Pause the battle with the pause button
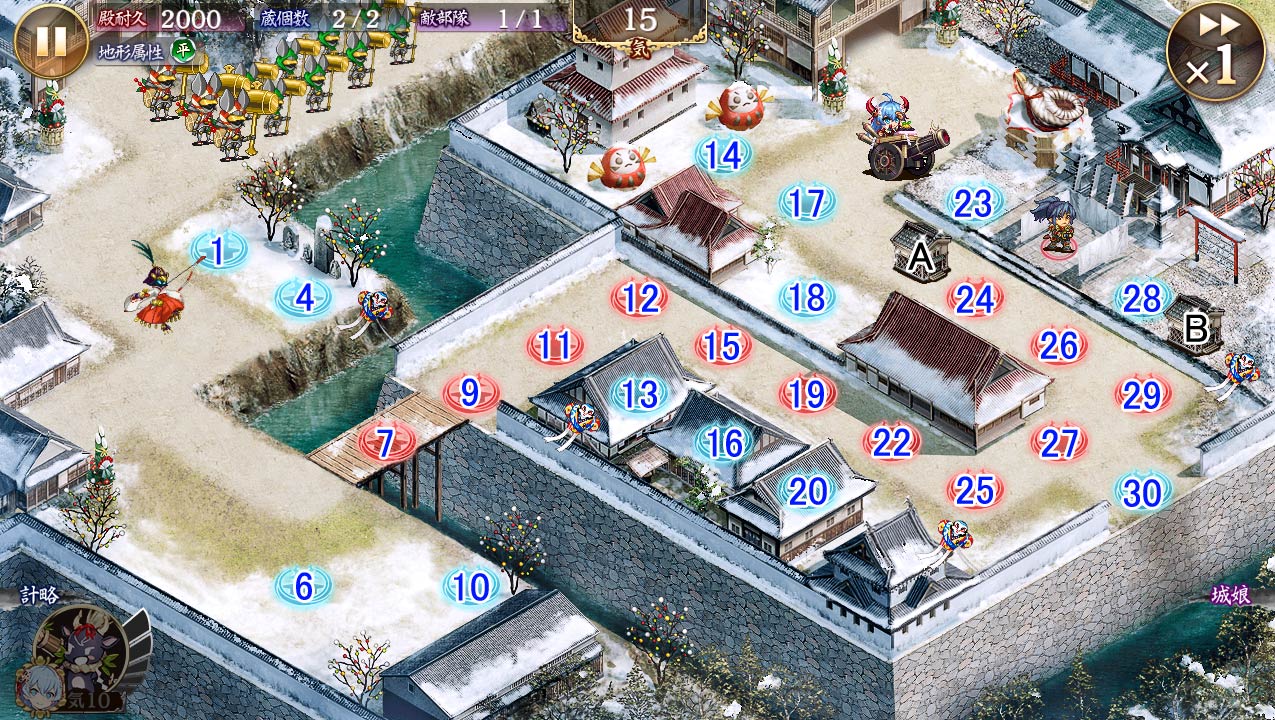The image size is (1275, 720). 51,41
